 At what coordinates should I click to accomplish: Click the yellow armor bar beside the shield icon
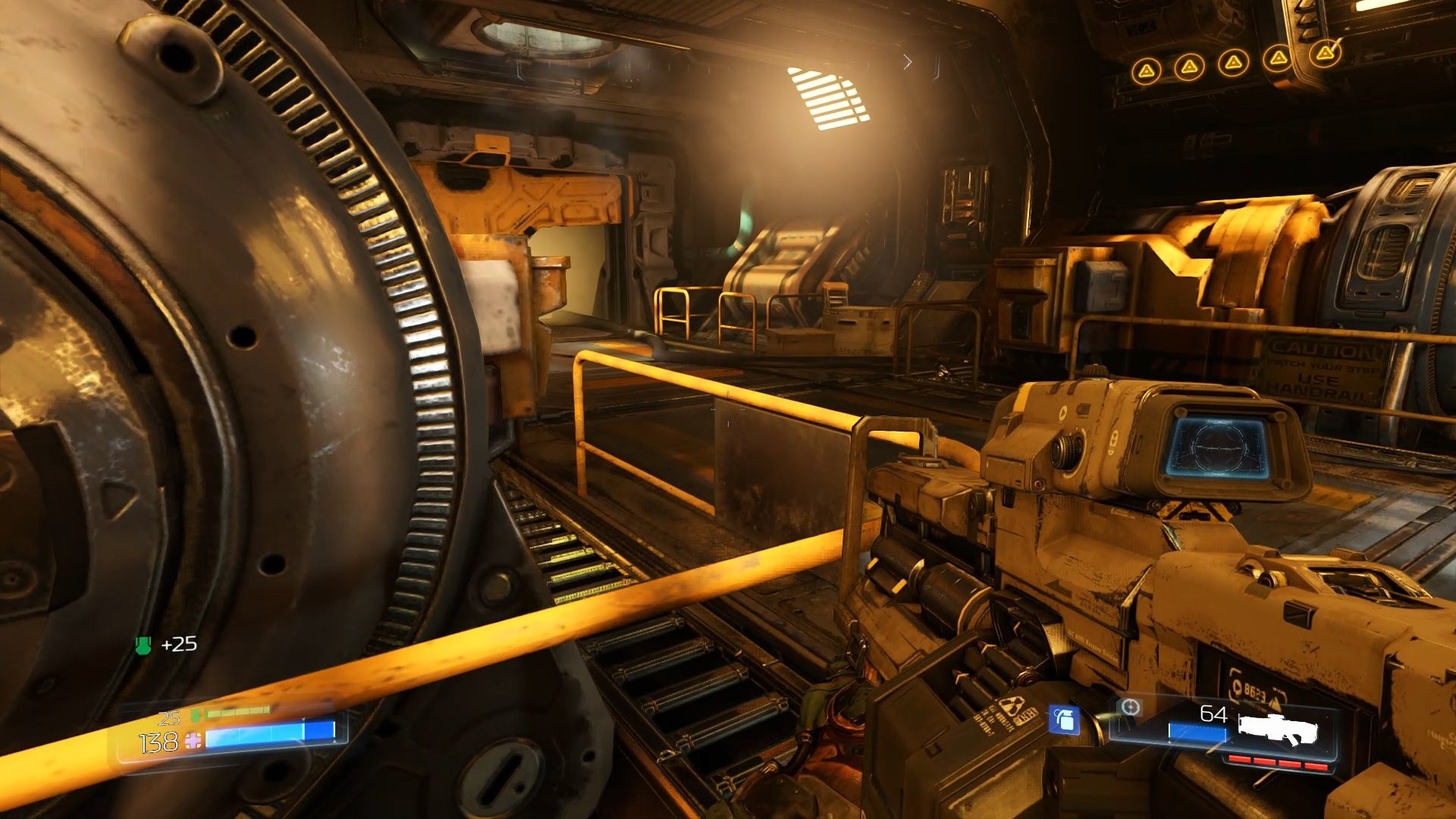[x=237, y=712]
